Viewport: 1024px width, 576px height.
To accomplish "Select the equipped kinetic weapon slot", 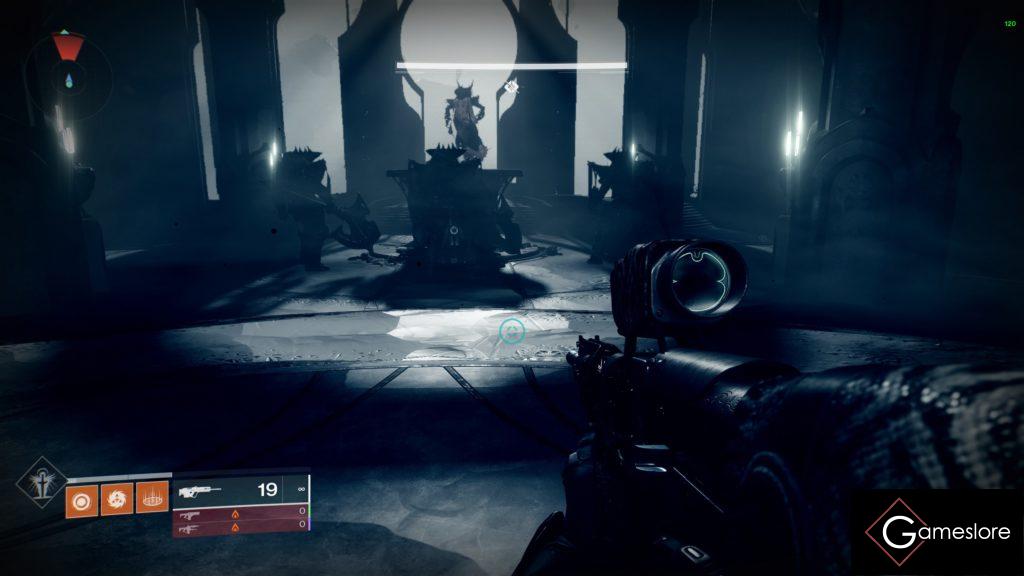I will [x=240, y=490].
